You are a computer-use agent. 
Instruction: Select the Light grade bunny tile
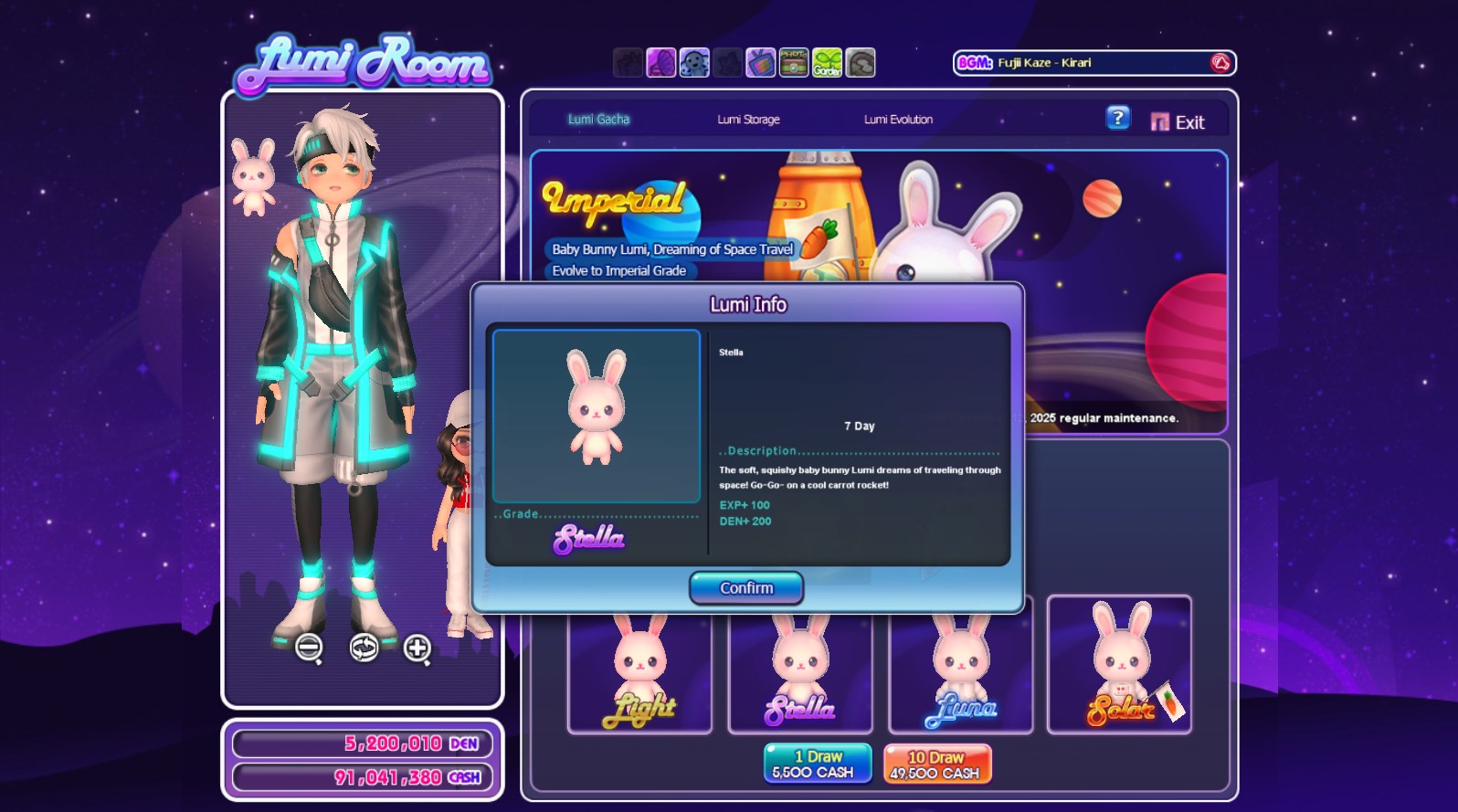tap(639, 673)
